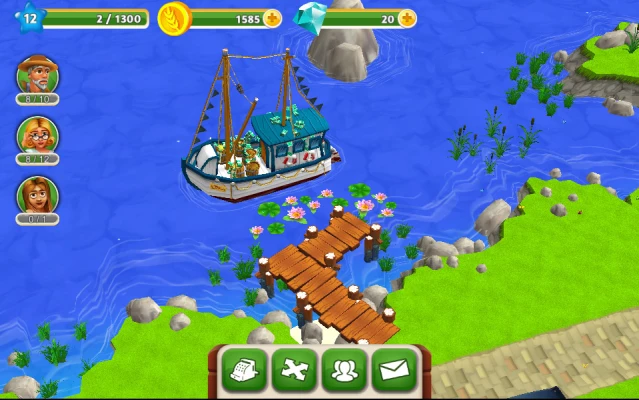
Task: Open the cash register shop button
Action: (x=245, y=372)
